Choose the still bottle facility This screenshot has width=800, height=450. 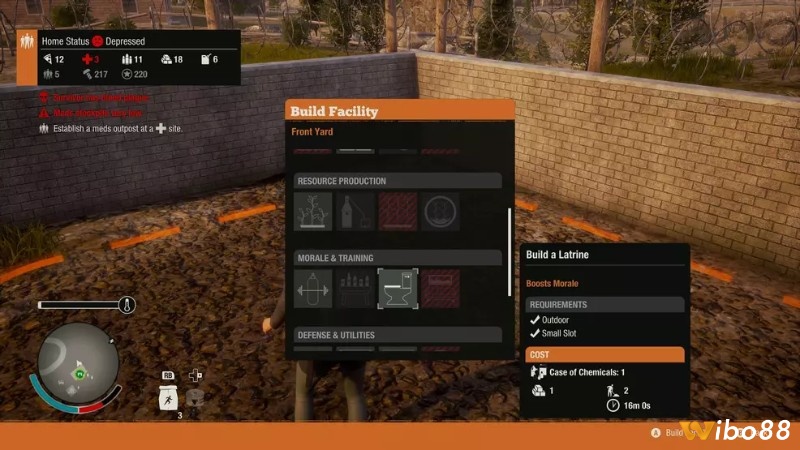point(357,212)
